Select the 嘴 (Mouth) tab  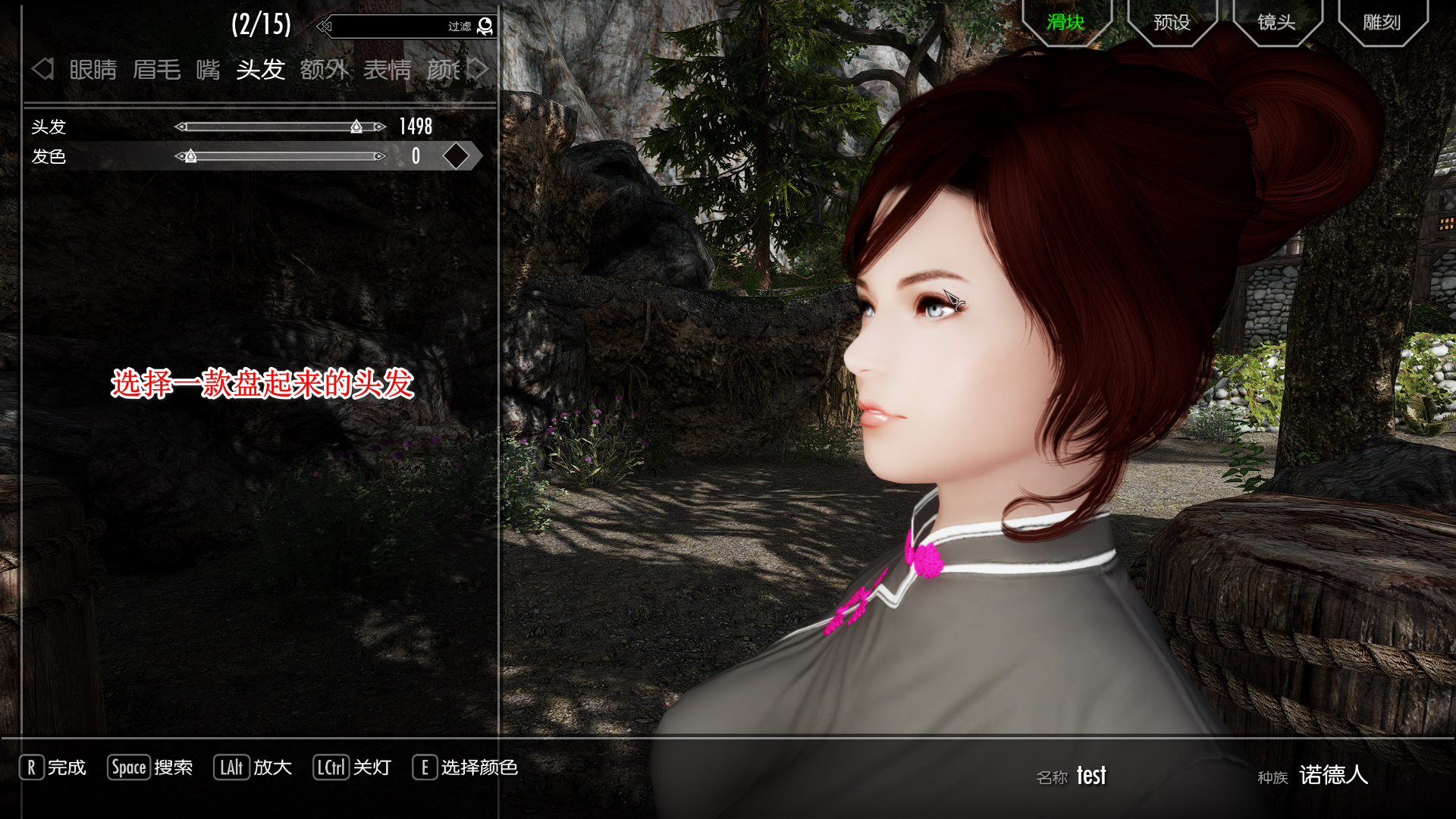[208, 70]
